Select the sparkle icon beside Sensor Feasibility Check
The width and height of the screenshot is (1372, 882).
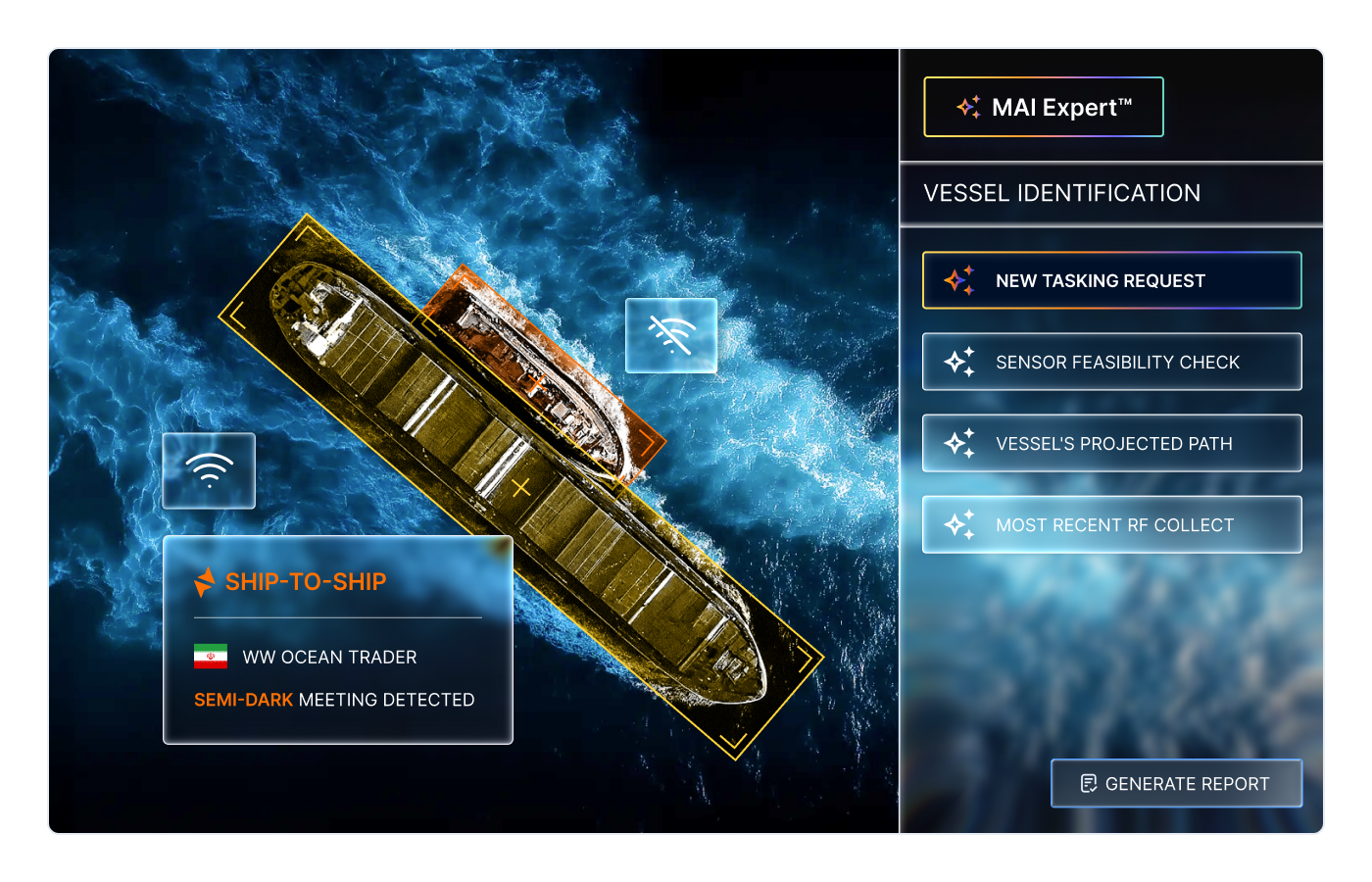tap(961, 362)
